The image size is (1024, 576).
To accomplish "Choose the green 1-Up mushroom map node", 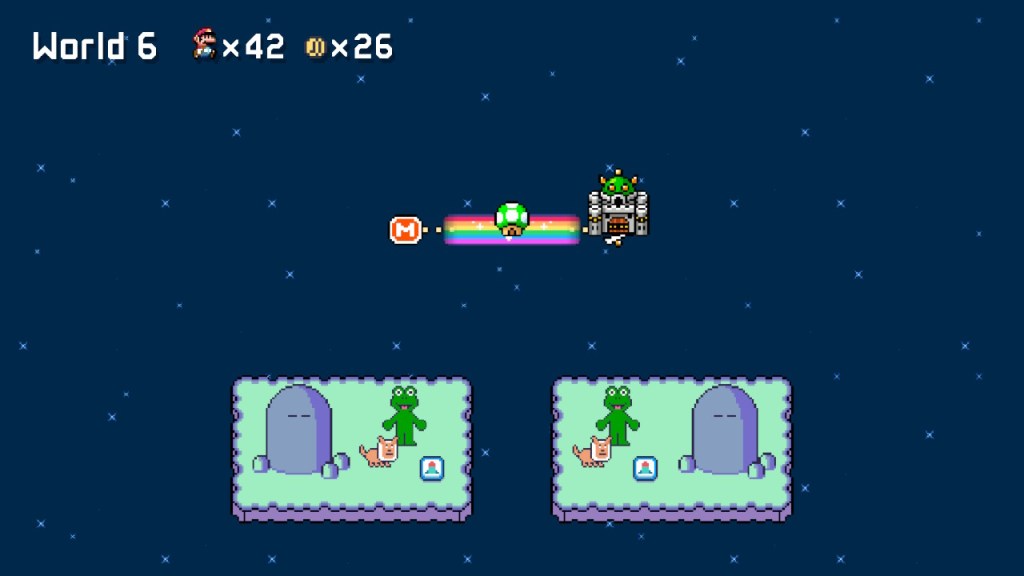I will point(511,219).
